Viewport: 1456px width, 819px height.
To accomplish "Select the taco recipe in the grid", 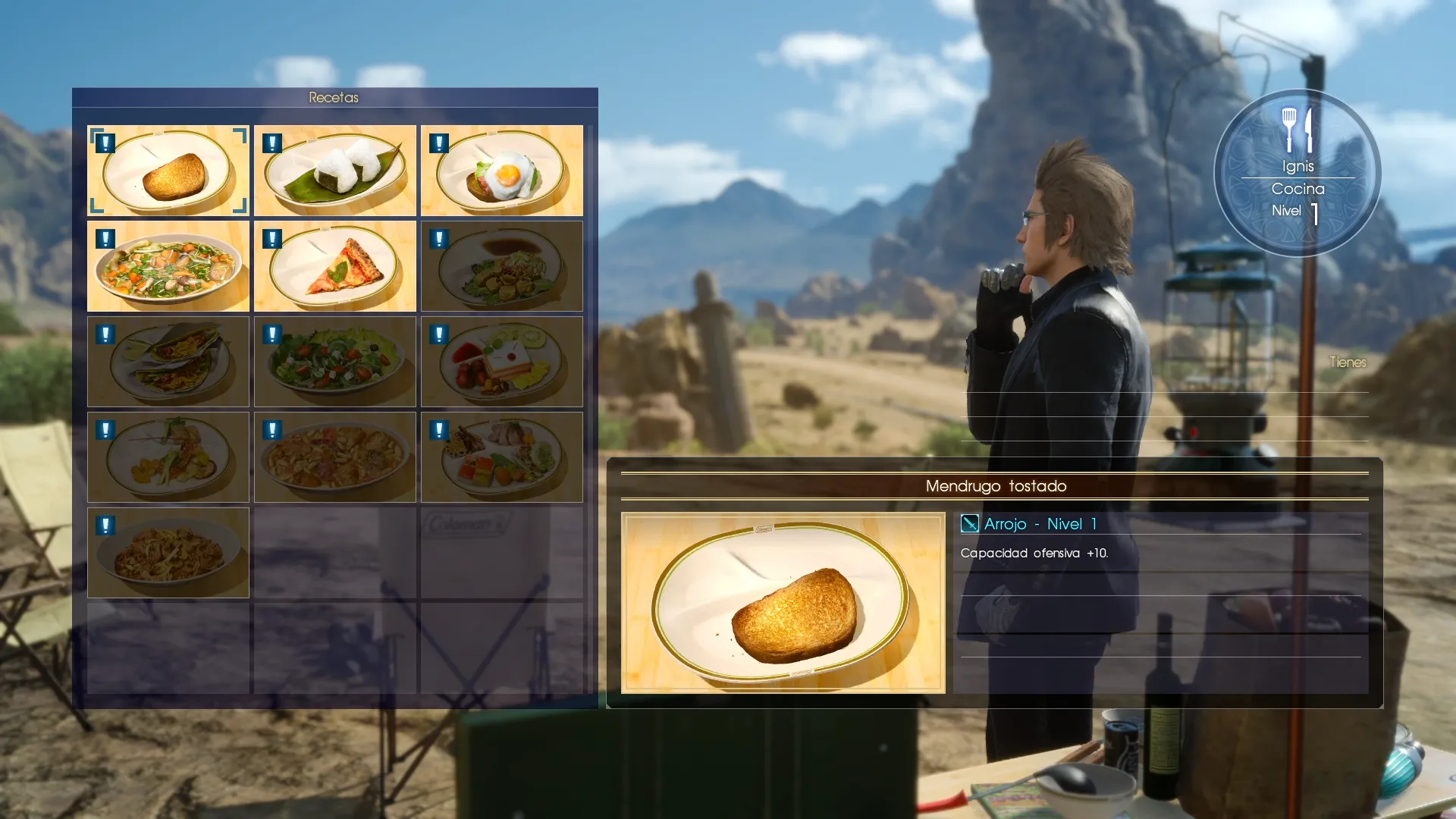I will pyautogui.click(x=168, y=362).
